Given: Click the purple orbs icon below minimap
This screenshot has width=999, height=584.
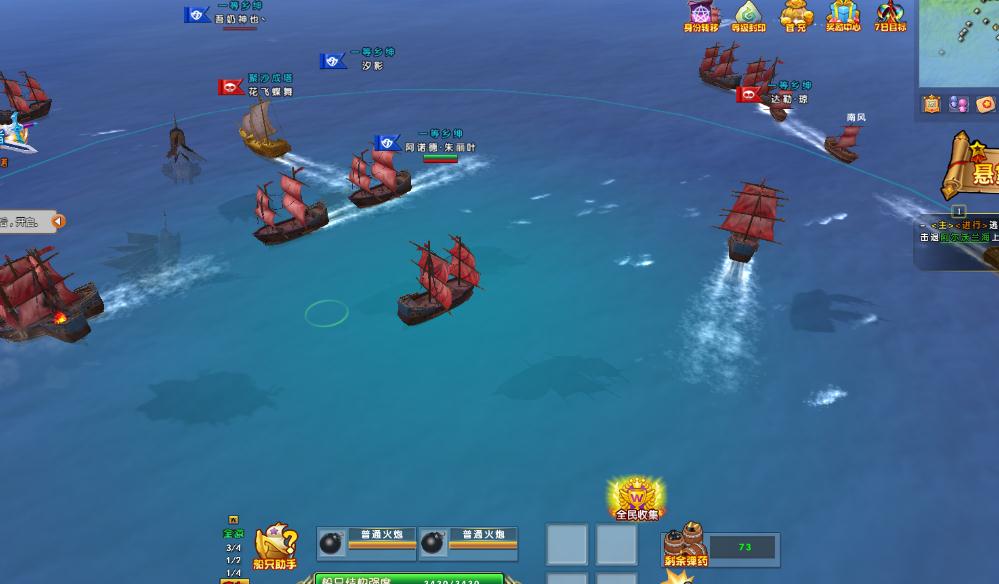Looking at the screenshot, I should coord(958,104).
